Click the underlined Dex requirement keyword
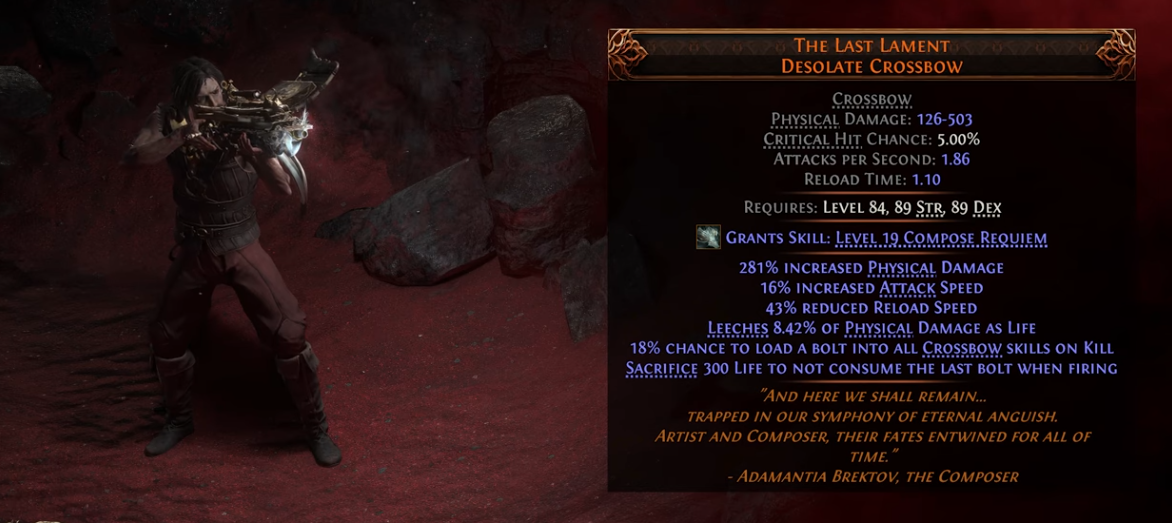The image size is (1172, 523). [x=986, y=208]
